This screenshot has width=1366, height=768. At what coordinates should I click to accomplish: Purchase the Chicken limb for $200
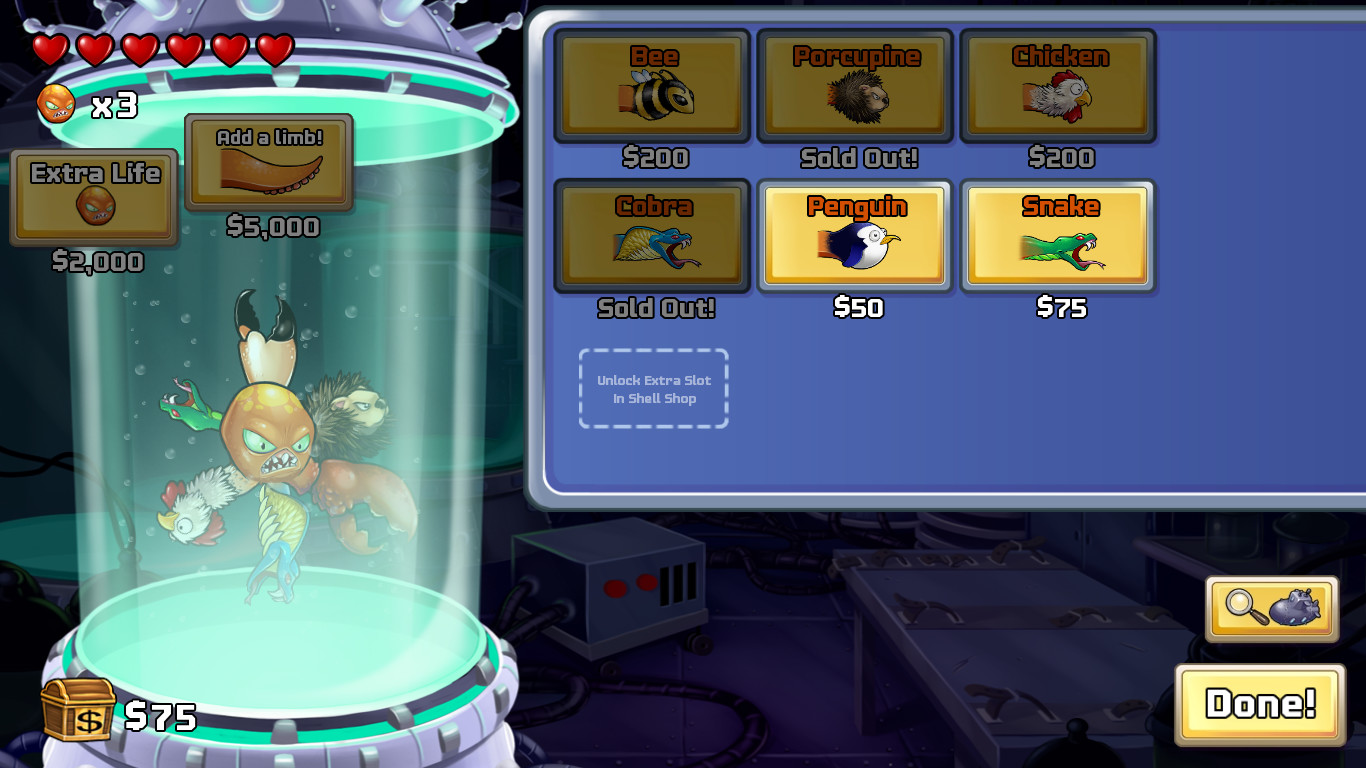1060,86
